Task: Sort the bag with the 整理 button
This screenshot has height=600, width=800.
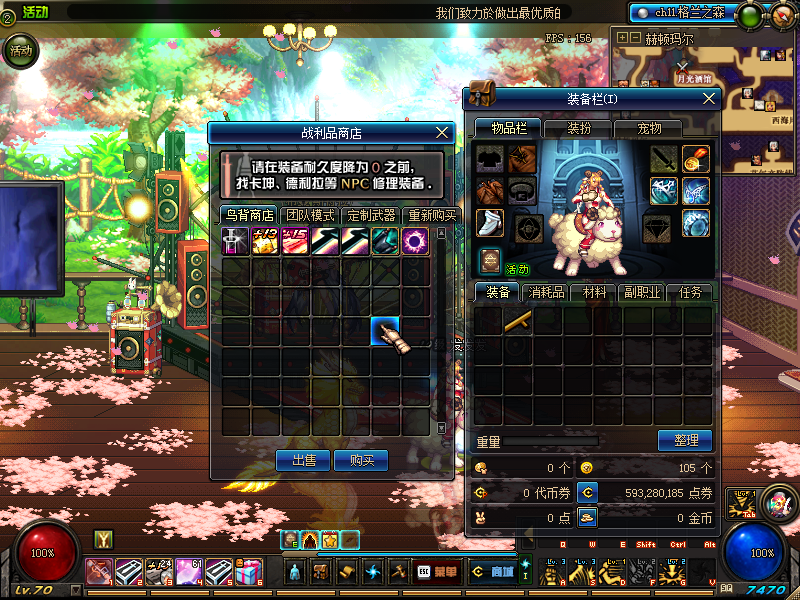Action: coord(684,440)
